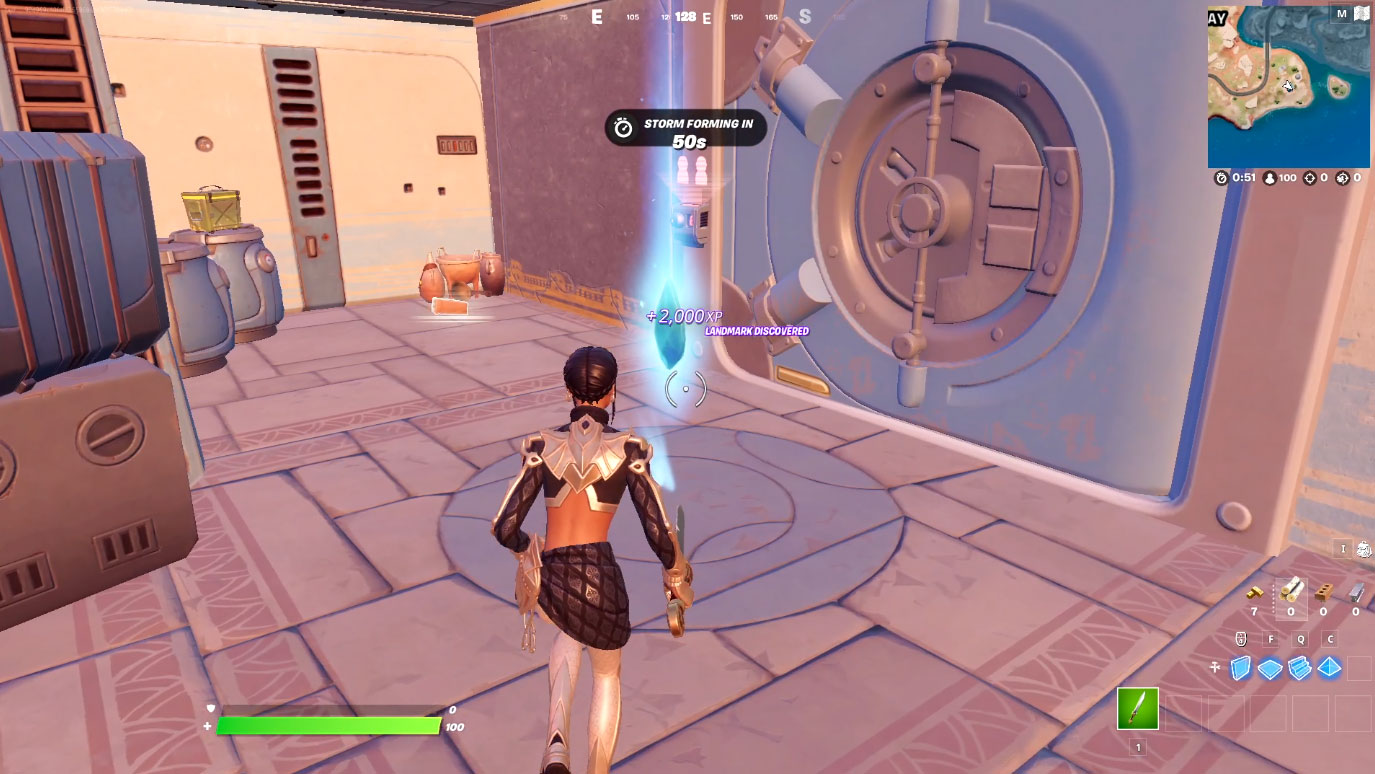Click the eliminations crosshair icon
The image size is (1375, 774).
click(x=1308, y=178)
